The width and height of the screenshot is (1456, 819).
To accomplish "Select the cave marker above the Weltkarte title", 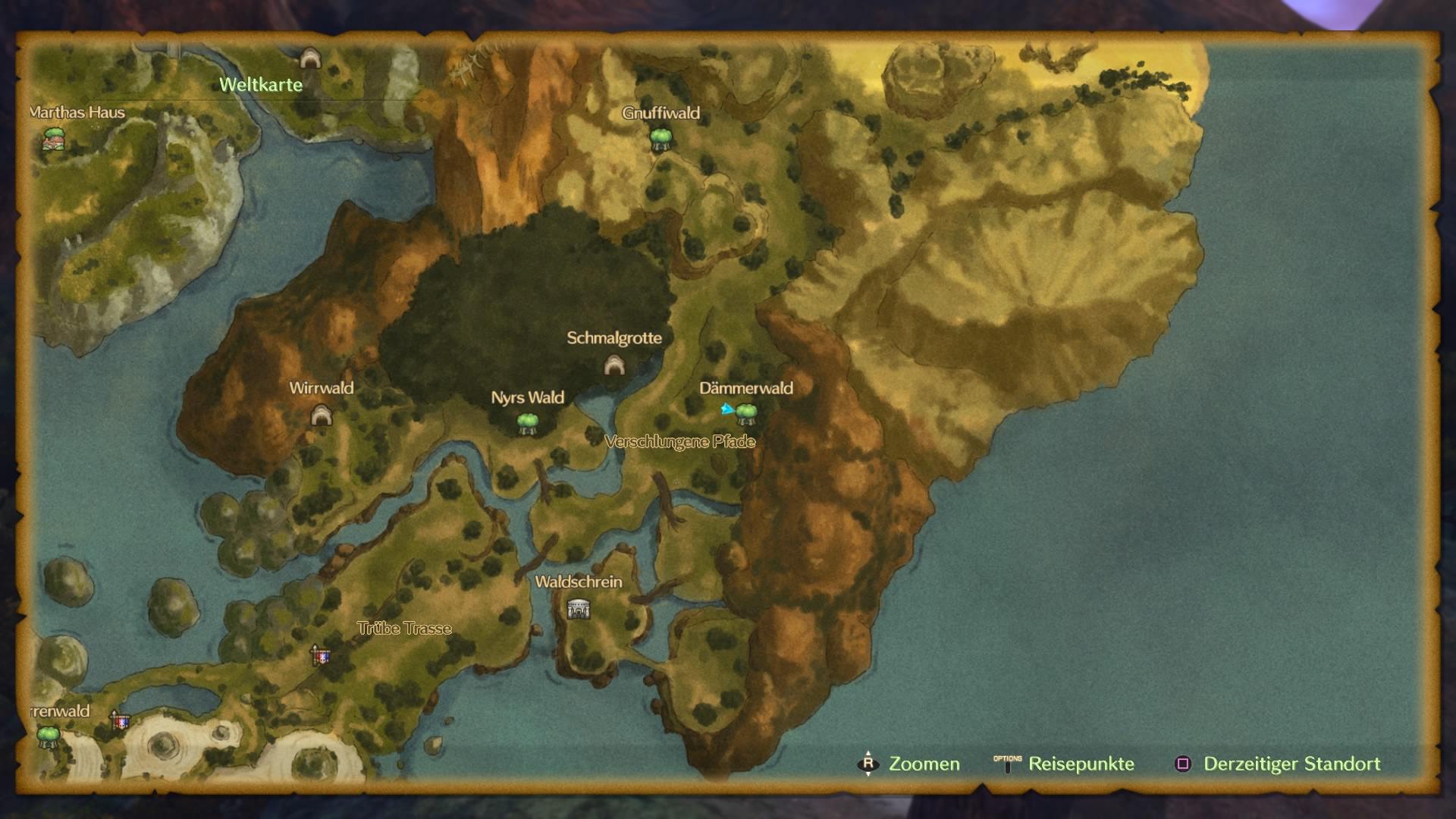I will 309,58.
